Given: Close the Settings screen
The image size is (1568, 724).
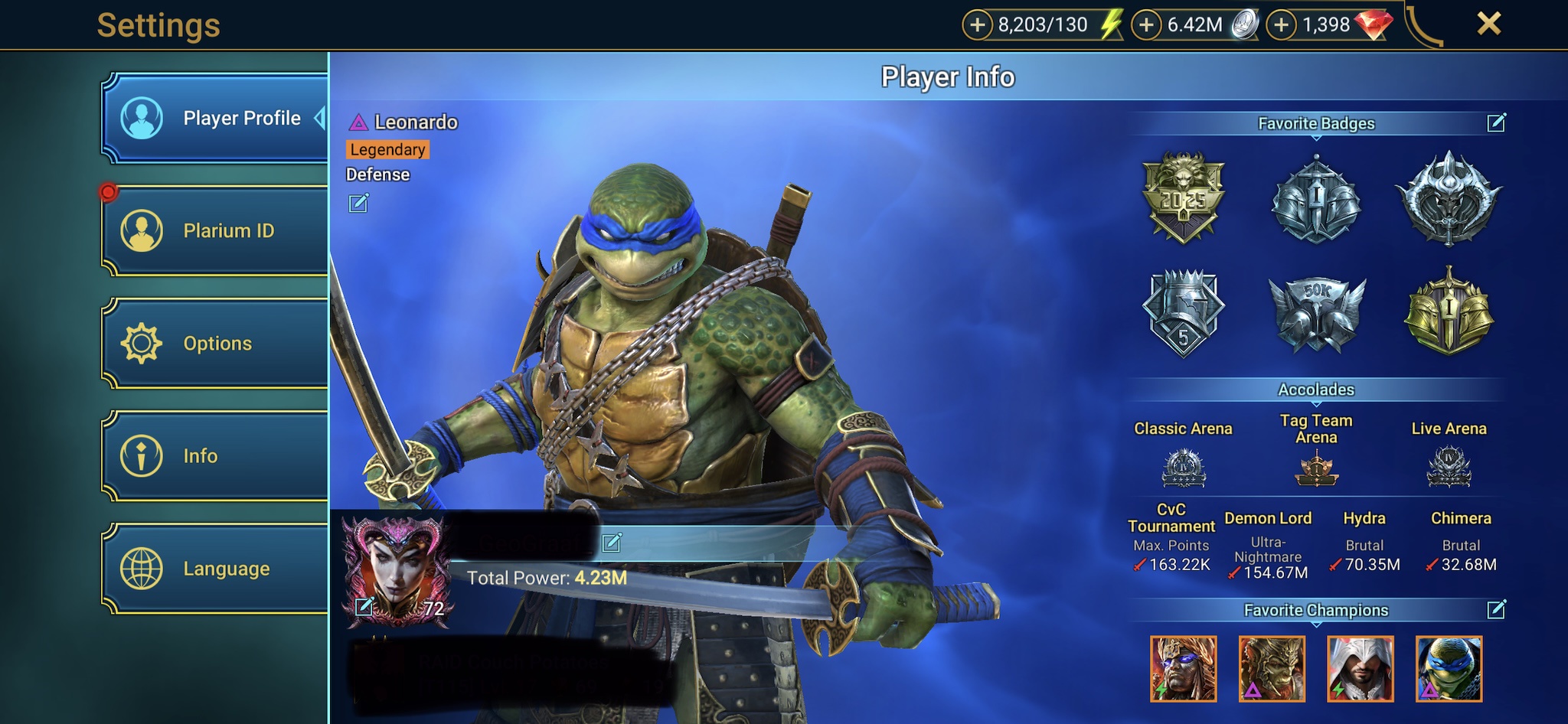Looking at the screenshot, I should pos(1488,24).
